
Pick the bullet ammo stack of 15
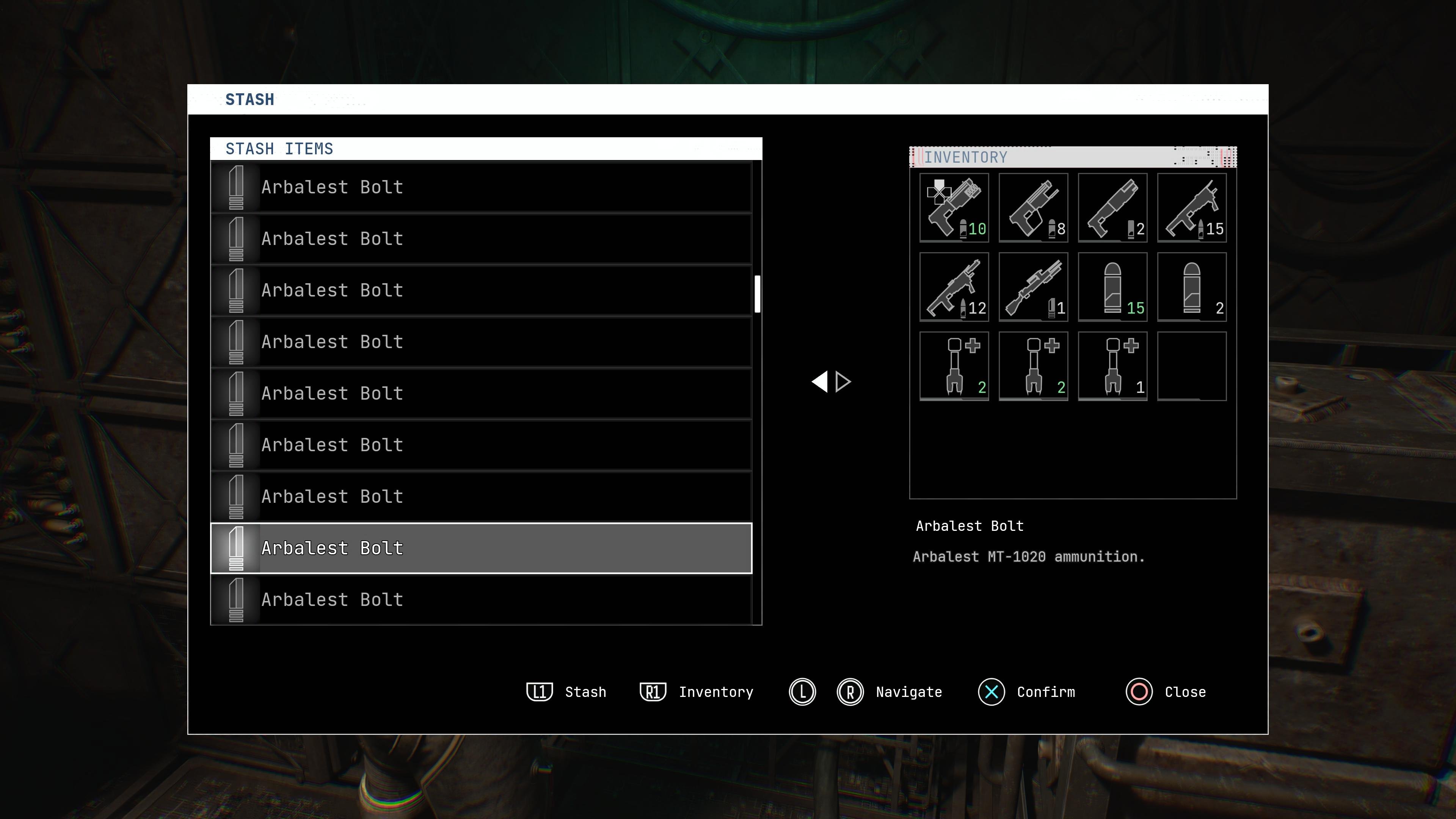(1112, 287)
